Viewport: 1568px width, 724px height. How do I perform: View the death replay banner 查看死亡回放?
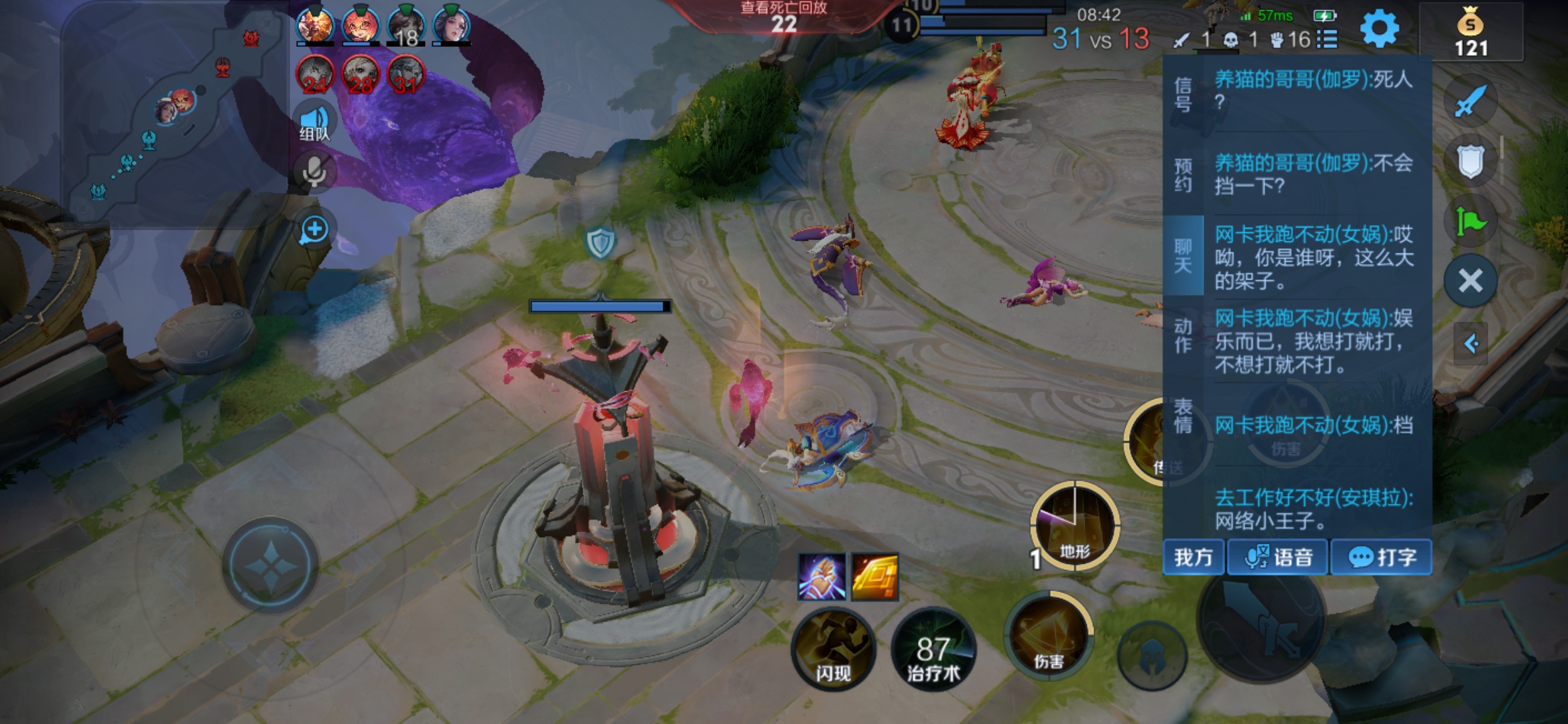coord(783,17)
